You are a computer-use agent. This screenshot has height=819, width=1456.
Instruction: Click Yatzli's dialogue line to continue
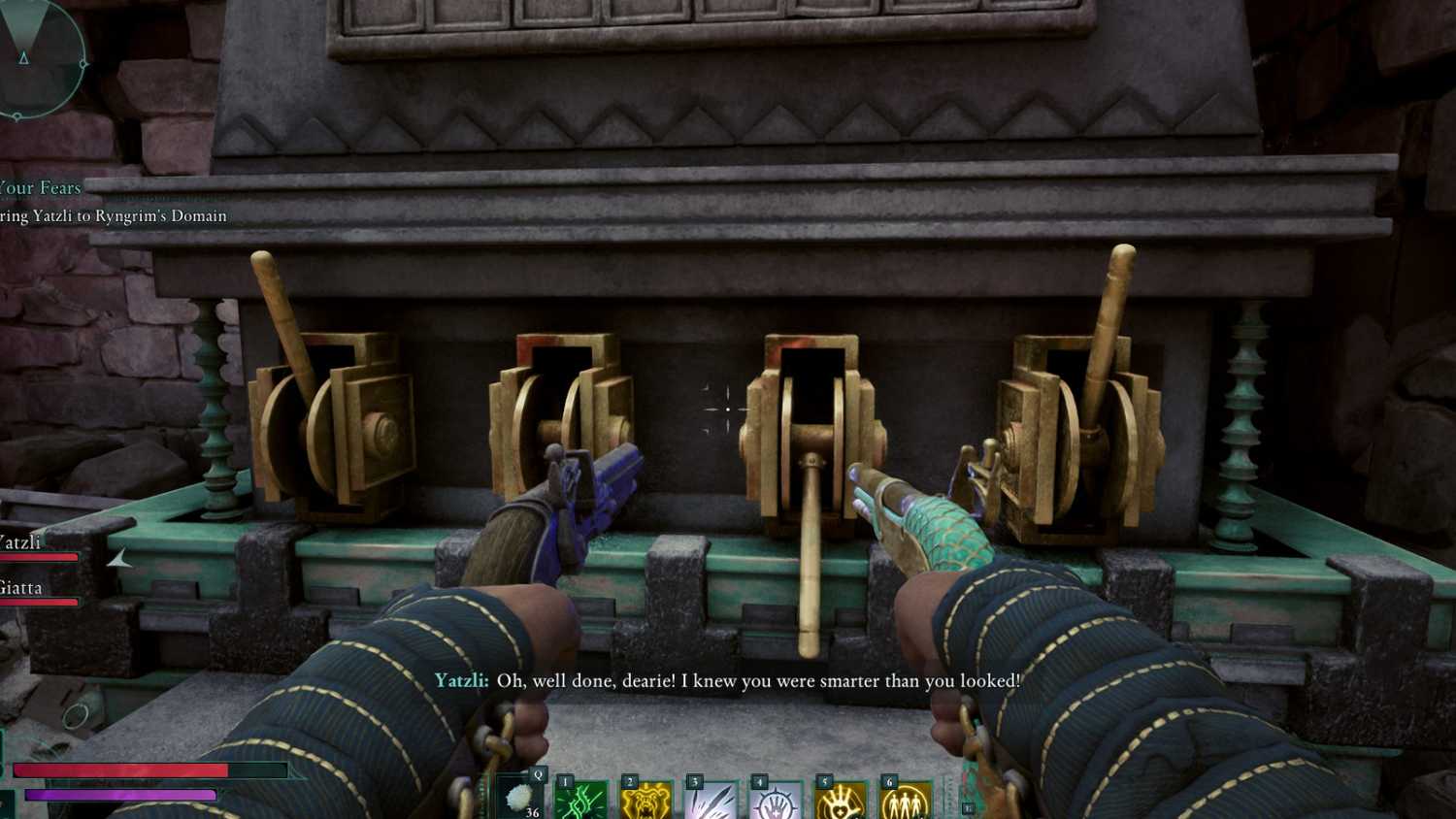coord(728,681)
